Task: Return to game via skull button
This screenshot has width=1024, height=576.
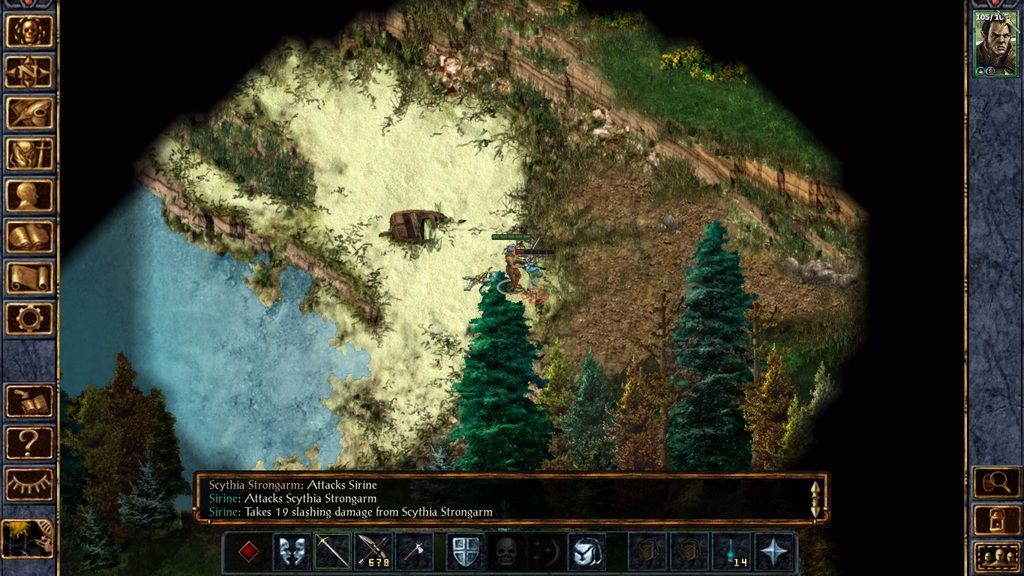Action: pos(29,31)
